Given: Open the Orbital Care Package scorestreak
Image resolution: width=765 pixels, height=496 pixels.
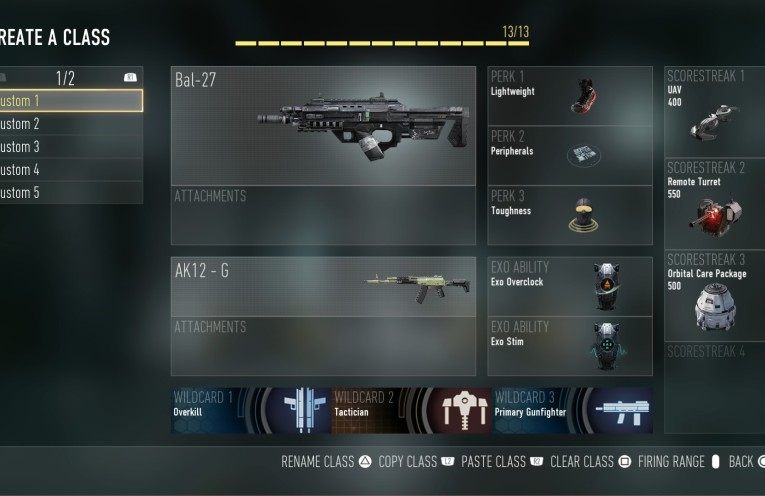Looking at the screenshot, I should [x=714, y=295].
